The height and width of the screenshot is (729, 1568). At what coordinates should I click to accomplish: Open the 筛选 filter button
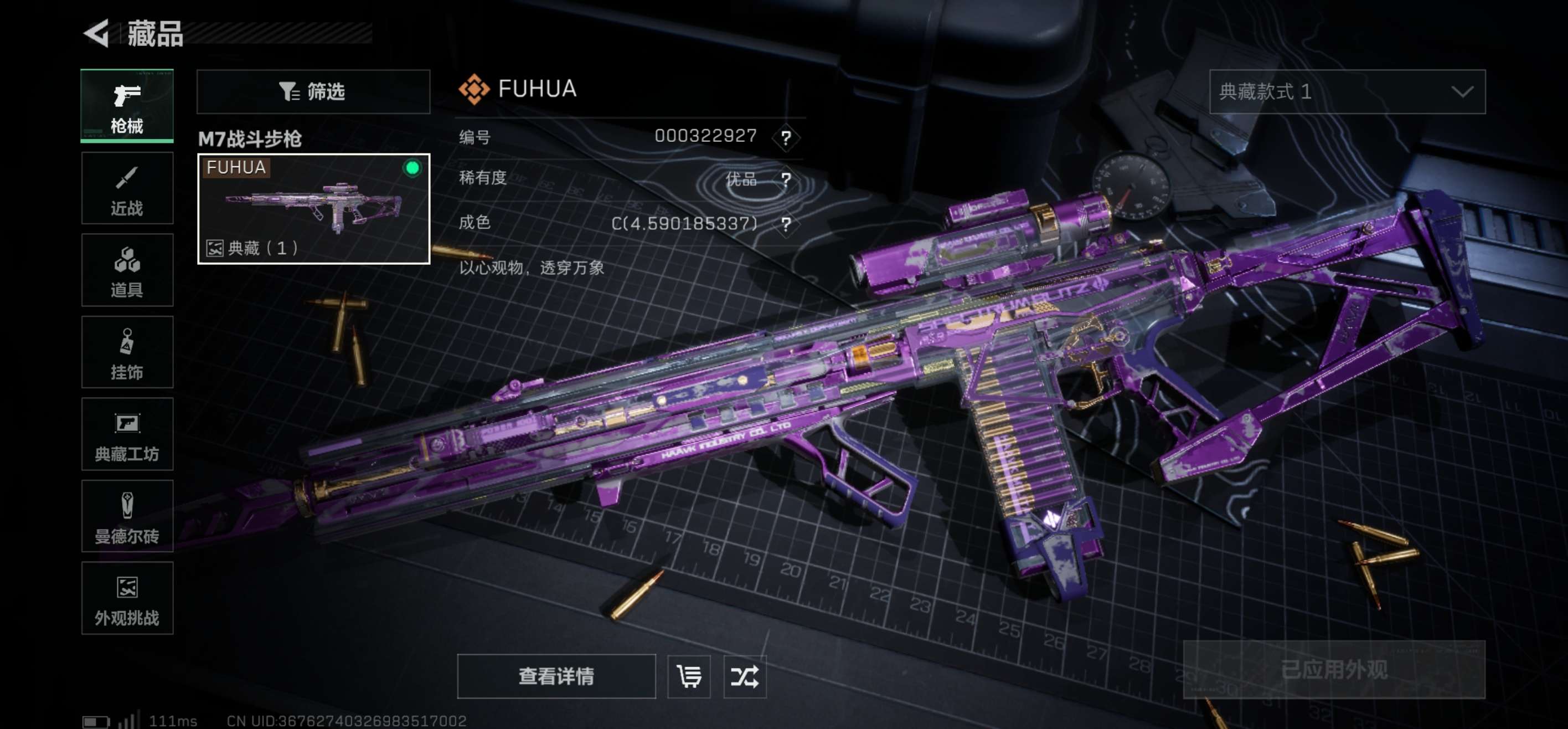point(313,92)
